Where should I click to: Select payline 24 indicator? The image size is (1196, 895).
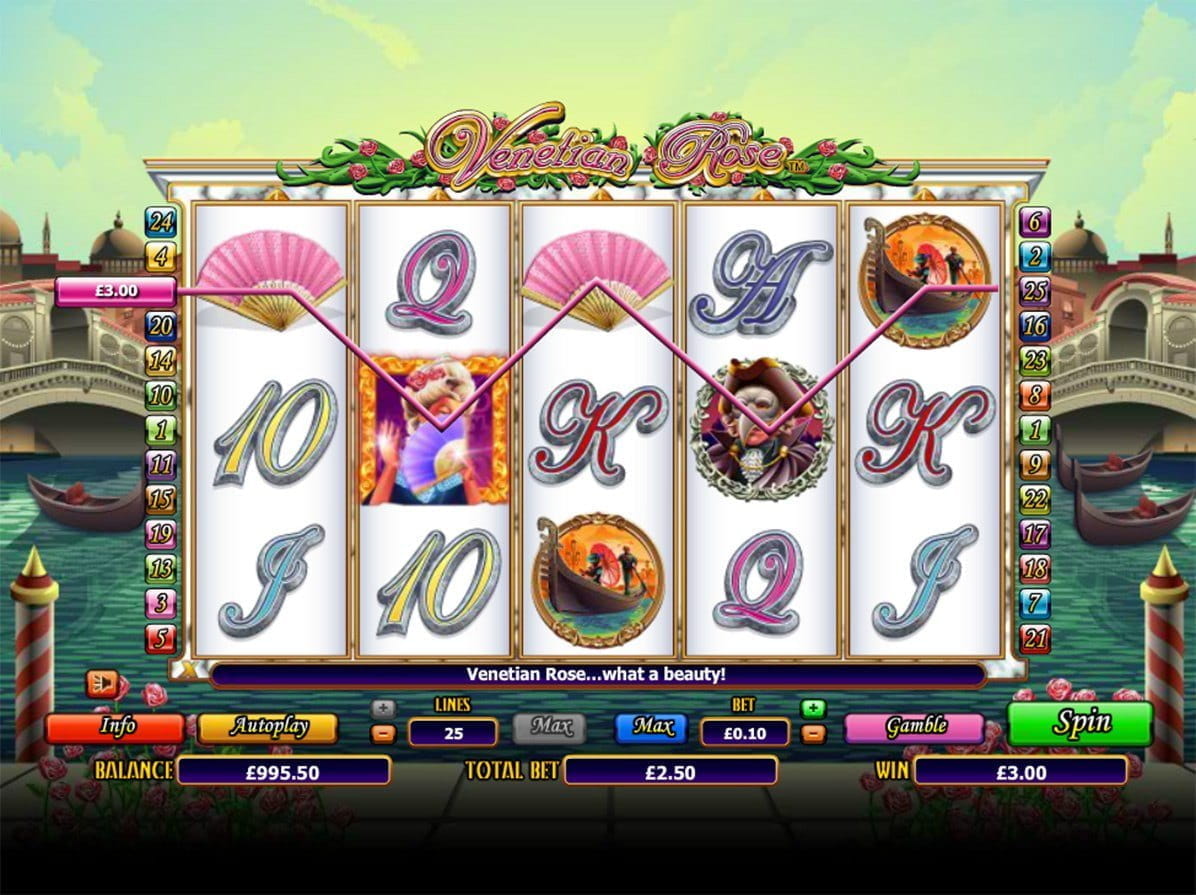(160, 222)
